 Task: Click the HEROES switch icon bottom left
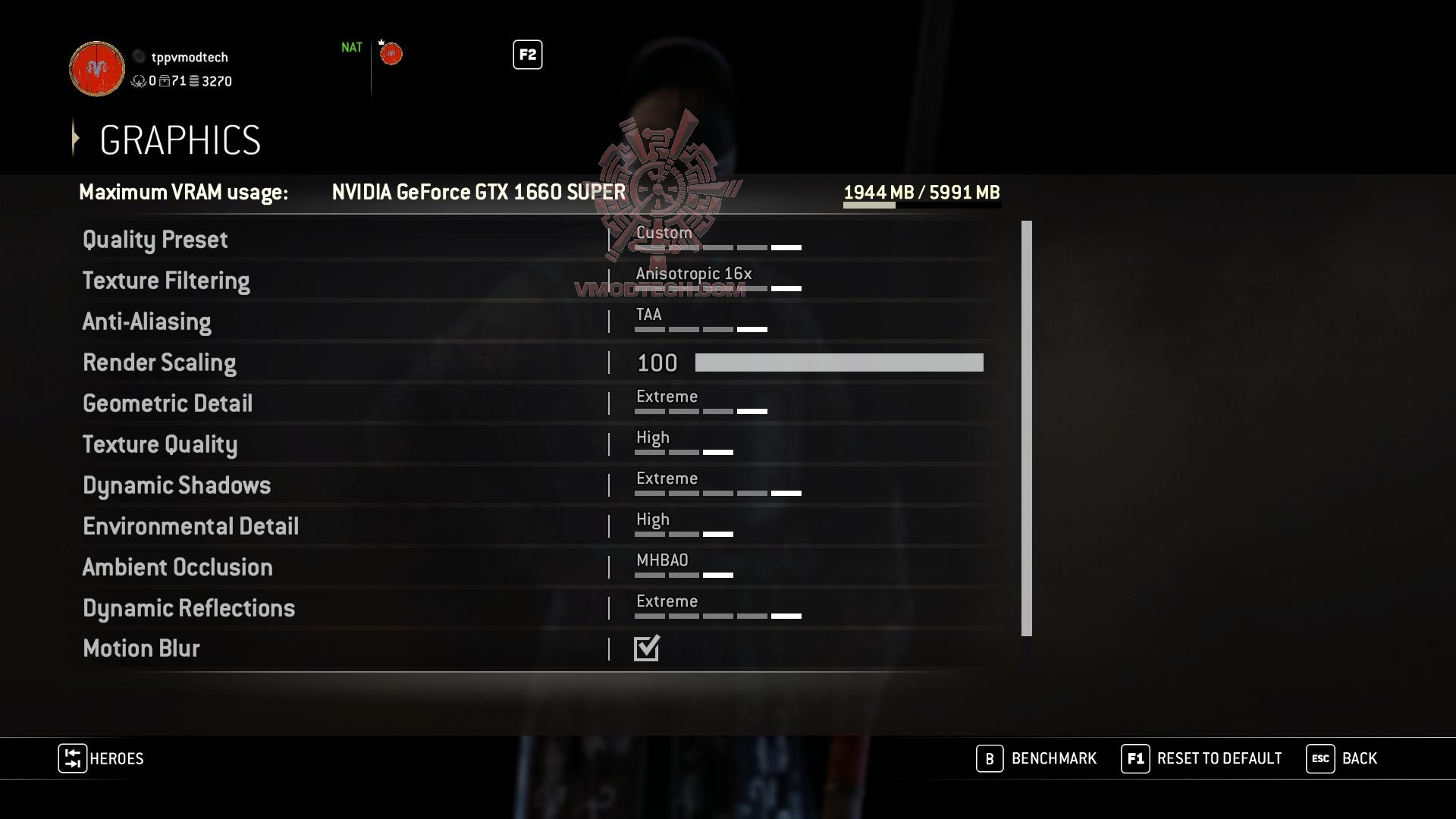[72, 758]
